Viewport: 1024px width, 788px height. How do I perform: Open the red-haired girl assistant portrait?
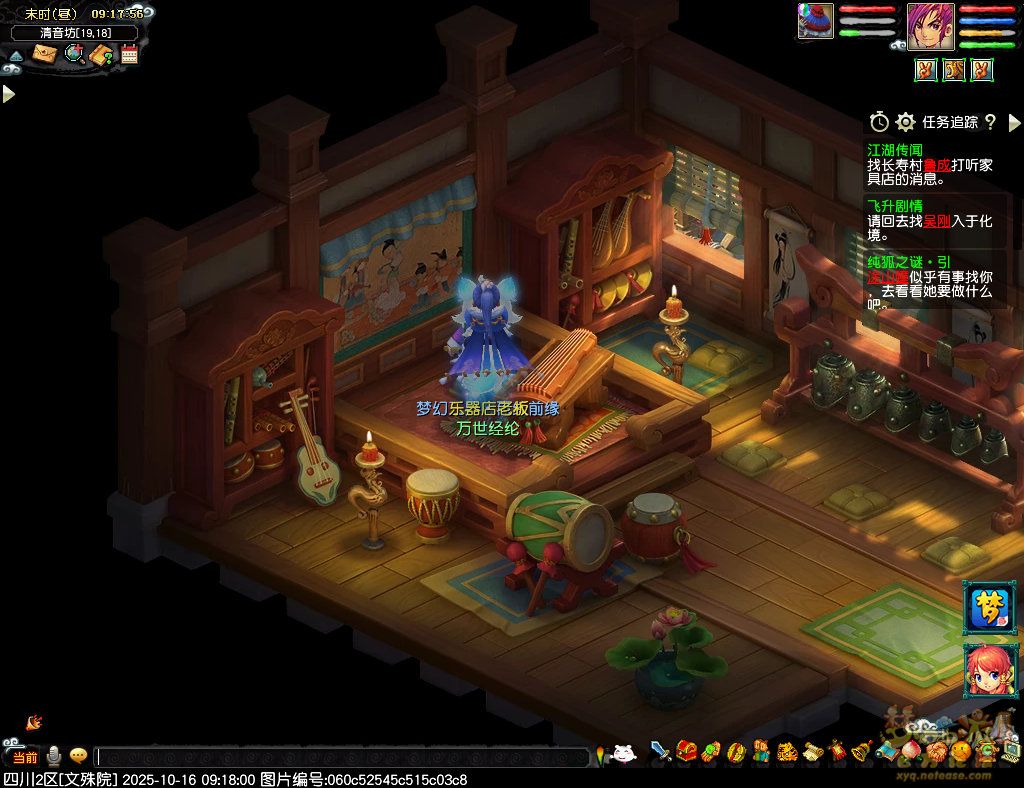coord(988,671)
